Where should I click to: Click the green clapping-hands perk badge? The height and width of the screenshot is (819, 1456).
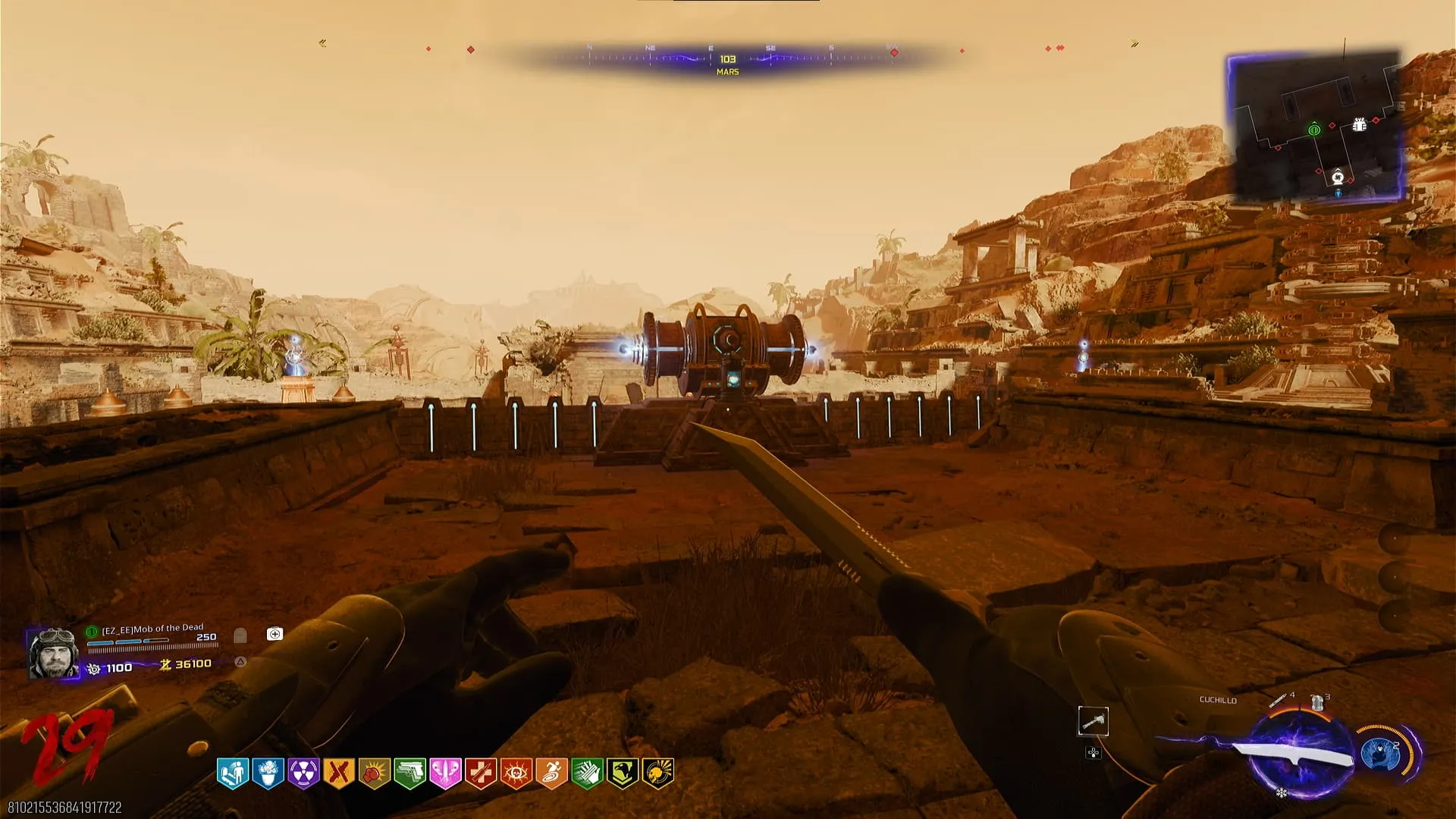587,773
